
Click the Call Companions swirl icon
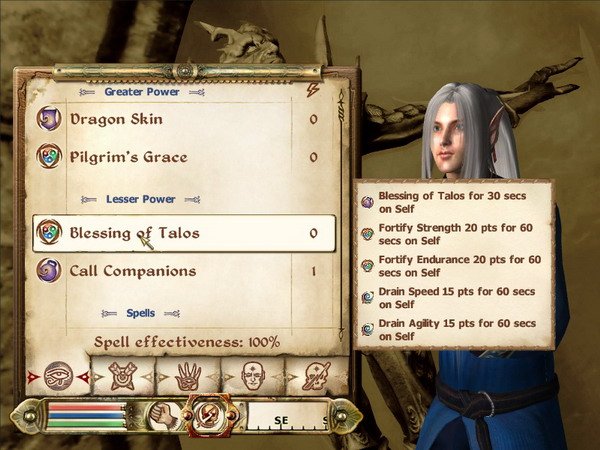pos(49,271)
